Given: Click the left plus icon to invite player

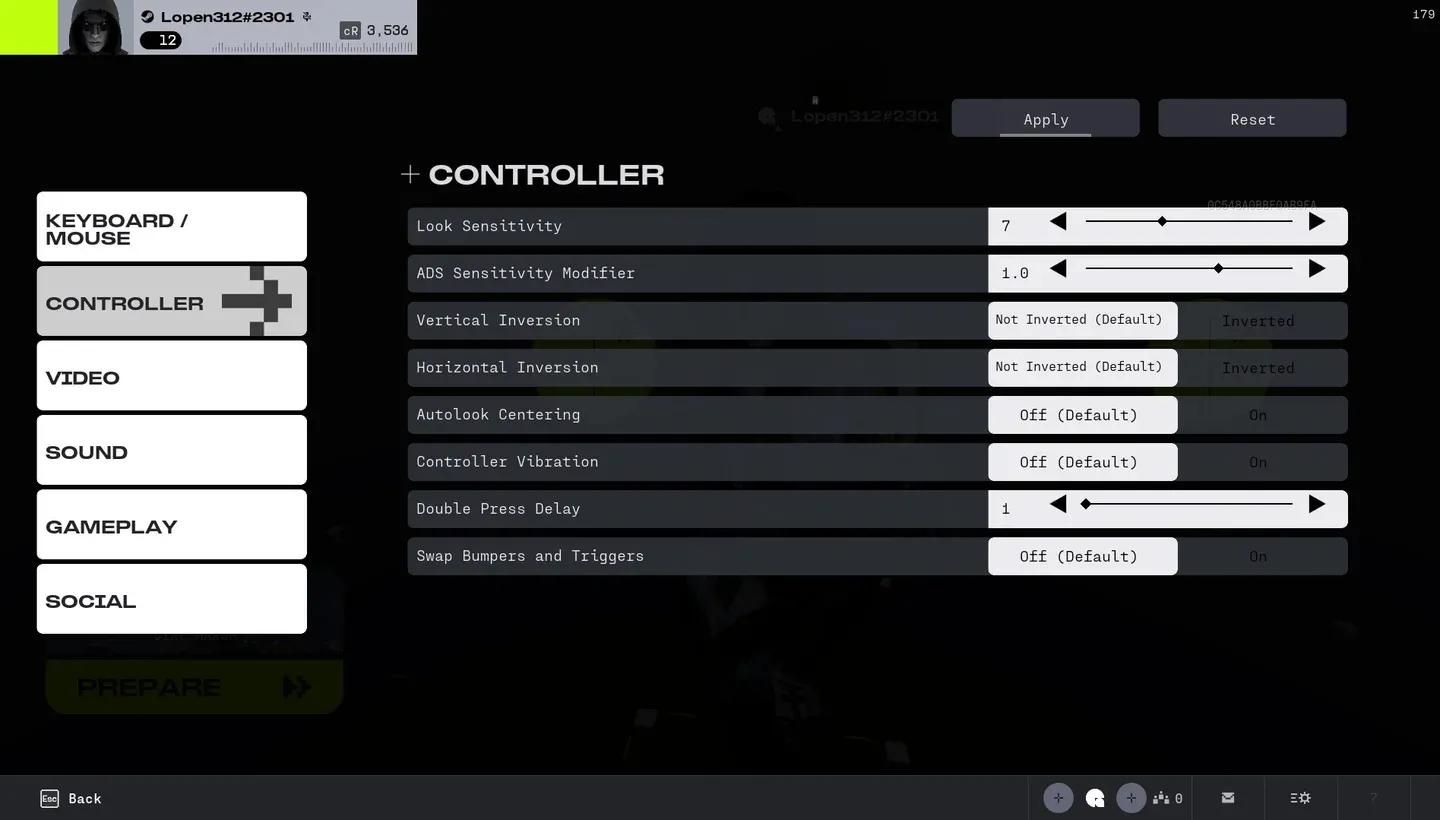Looking at the screenshot, I should [x=1058, y=798].
